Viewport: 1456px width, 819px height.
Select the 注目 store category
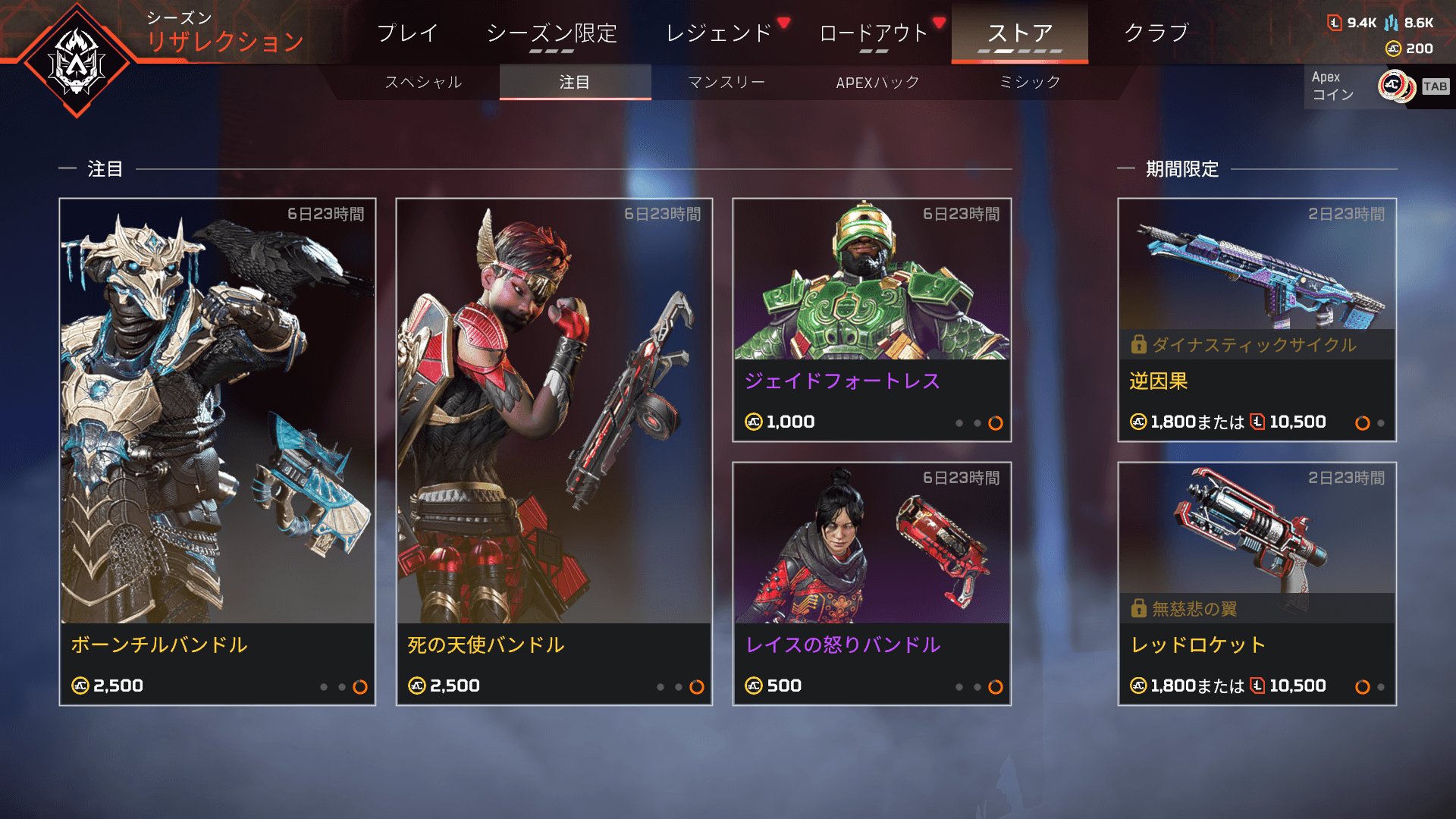pos(575,82)
